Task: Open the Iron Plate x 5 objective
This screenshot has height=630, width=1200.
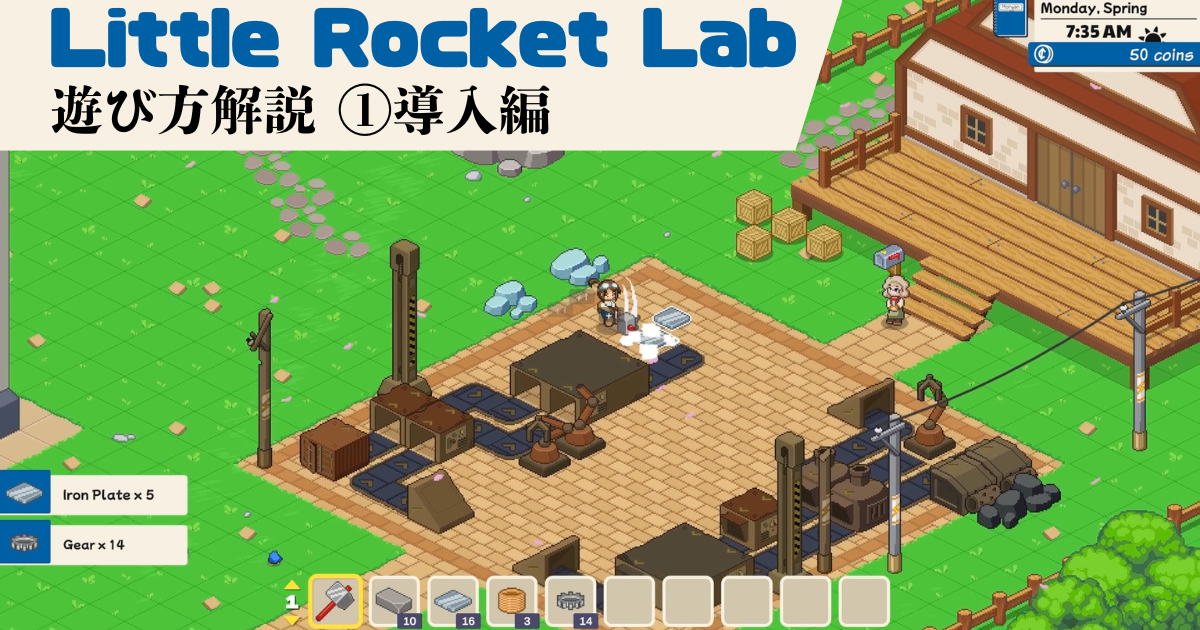Action: 94,494
